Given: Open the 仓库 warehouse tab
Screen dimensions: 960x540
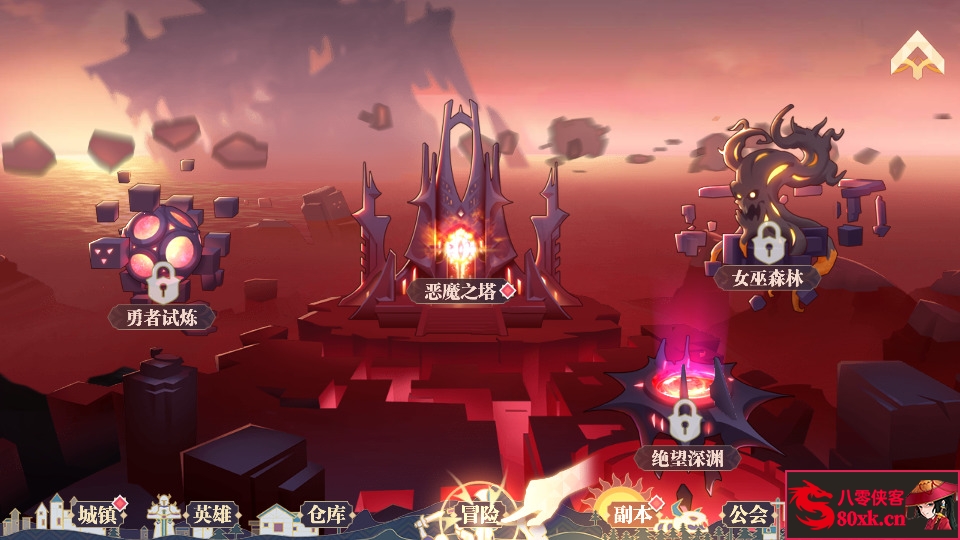Looking at the screenshot, I should [x=326, y=515].
